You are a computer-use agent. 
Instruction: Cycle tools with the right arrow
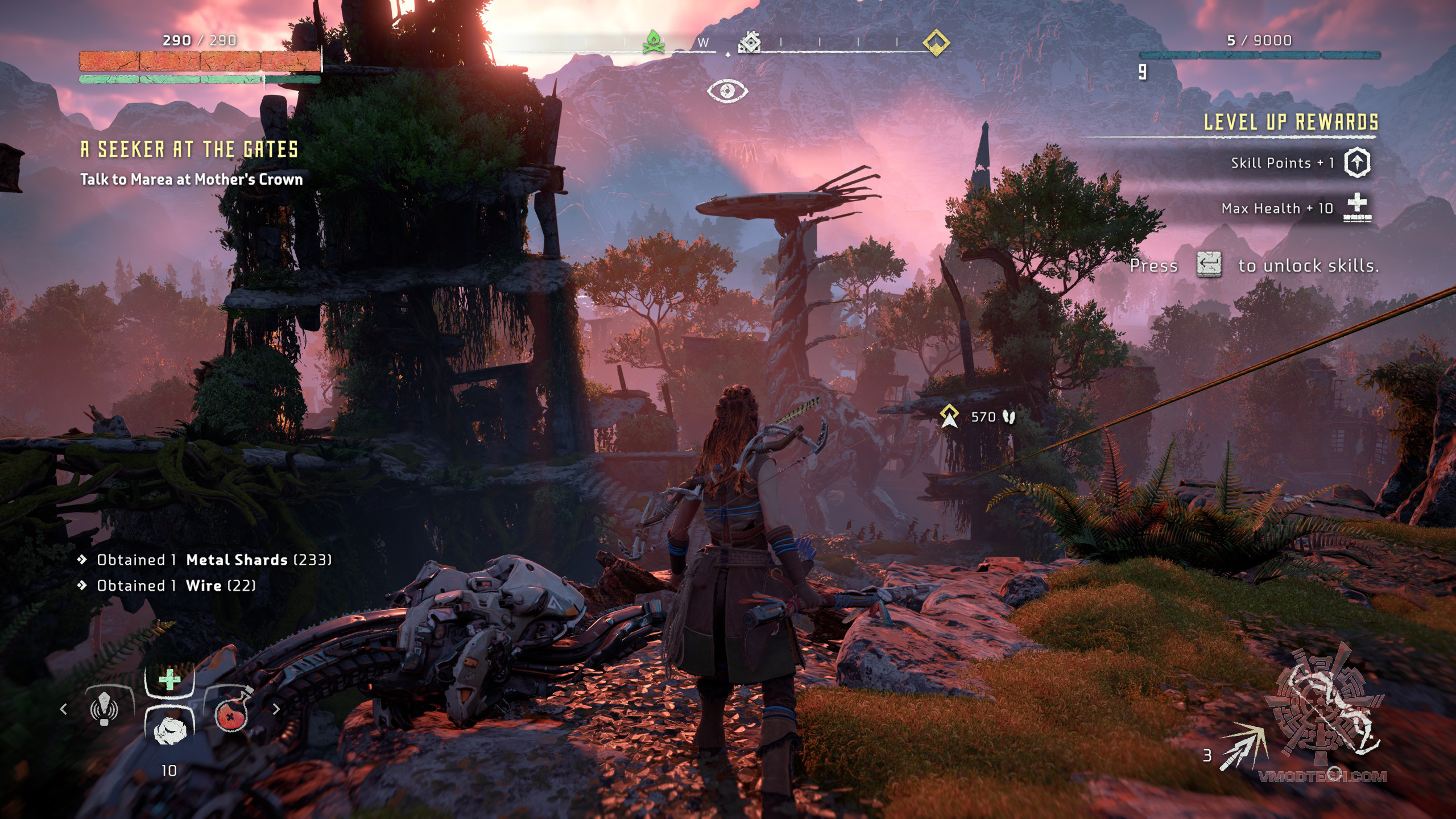point(276,709)
